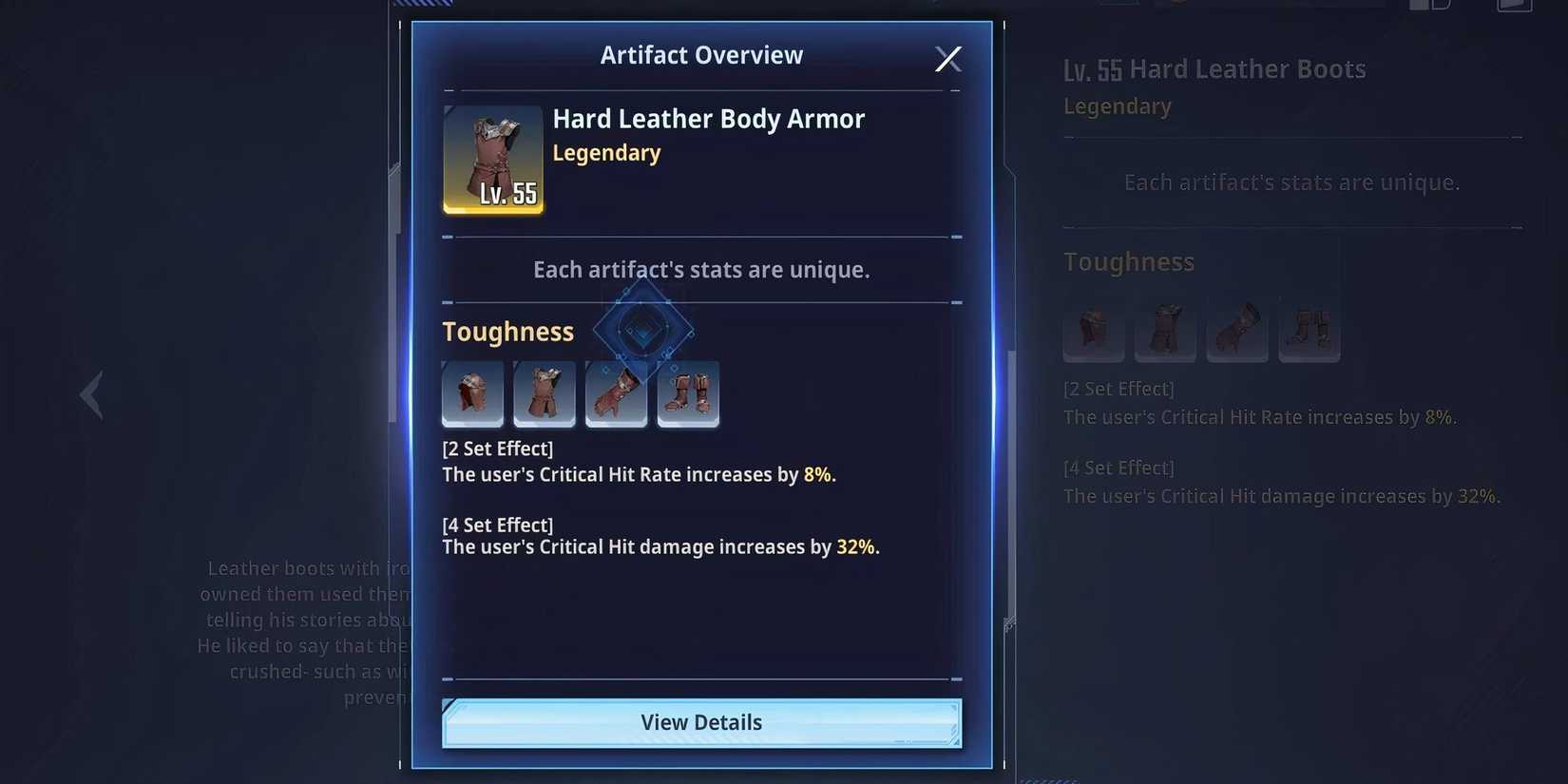This screenshot has height=784, width=1568.
Task: Select the Hard Leather Body Armor title text
Action: (x=708, y=119)
